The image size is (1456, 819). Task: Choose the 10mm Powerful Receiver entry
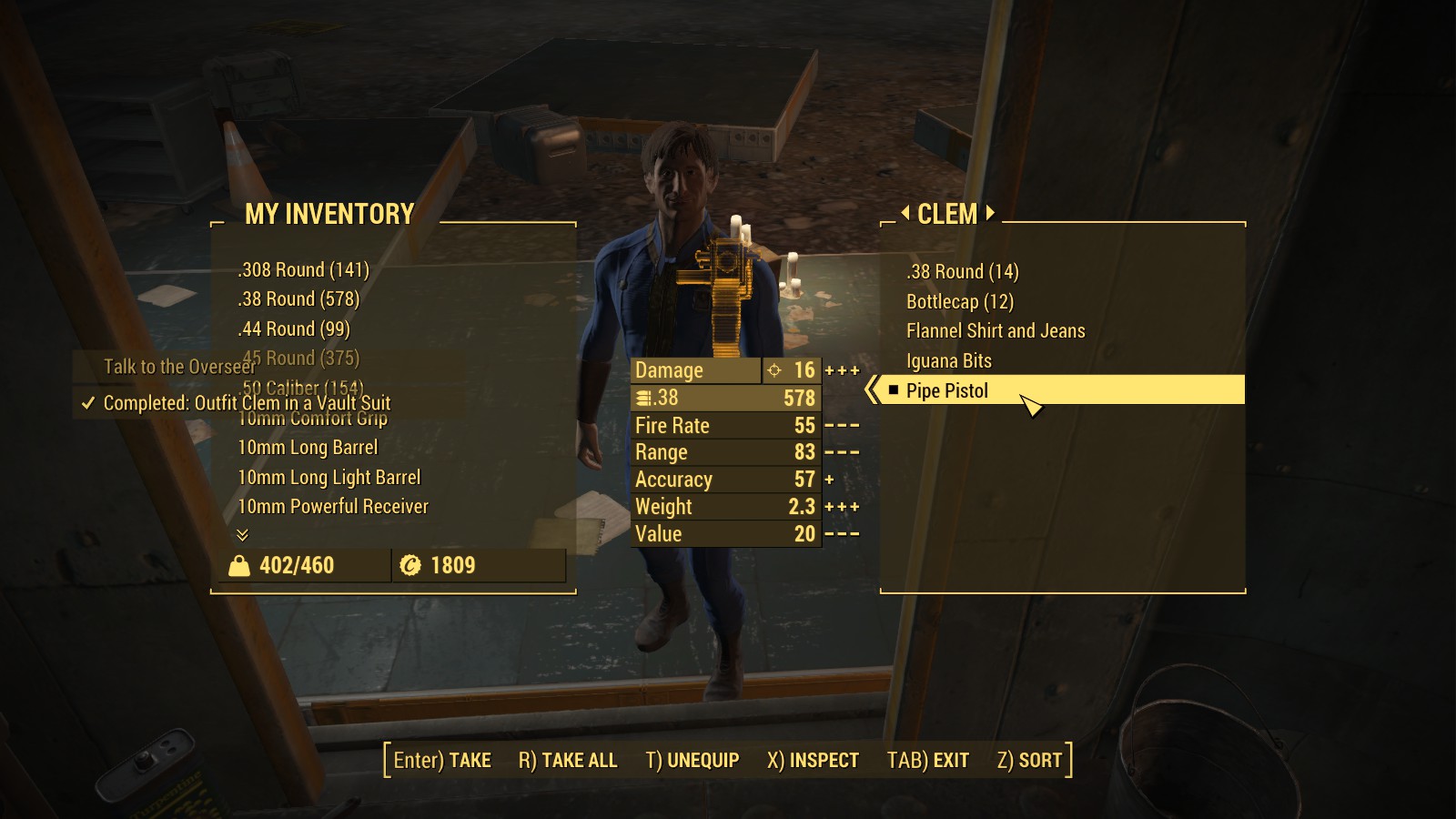332,507
